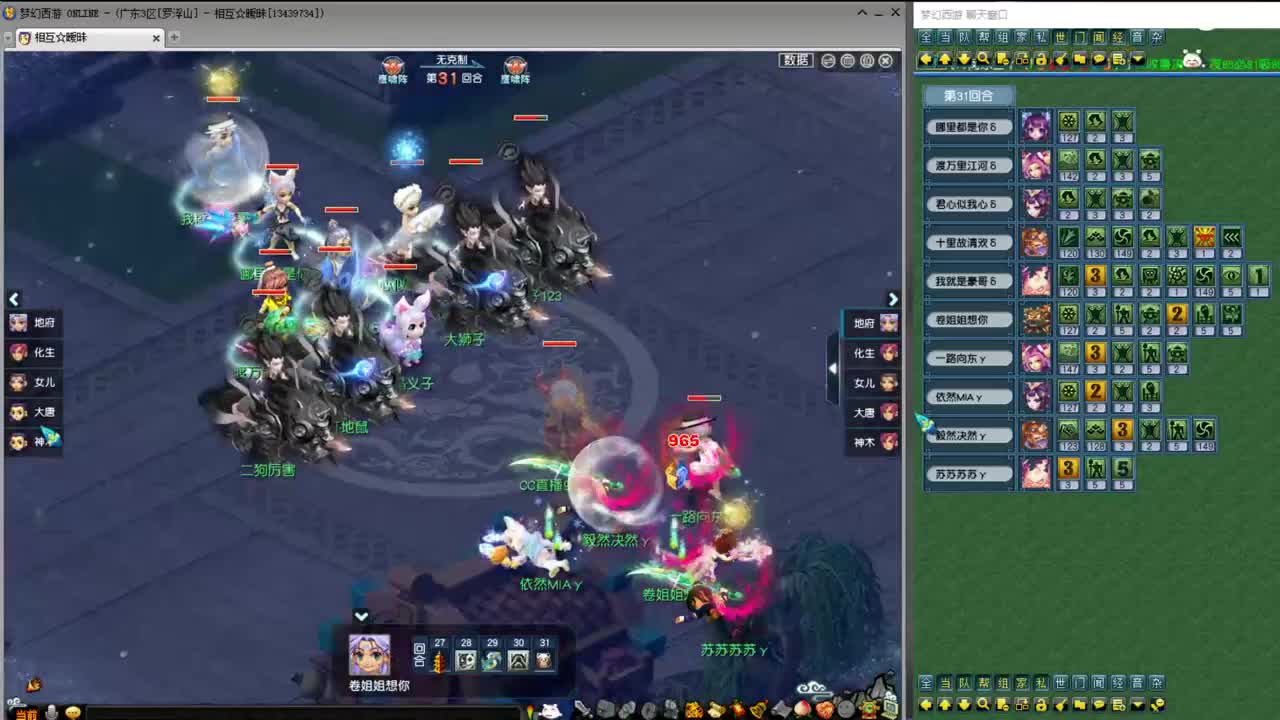Viewport: 1280px width, 720px height.
Task: Click the yellow folder icon in chat toolbar
Action: [1082, 60]
